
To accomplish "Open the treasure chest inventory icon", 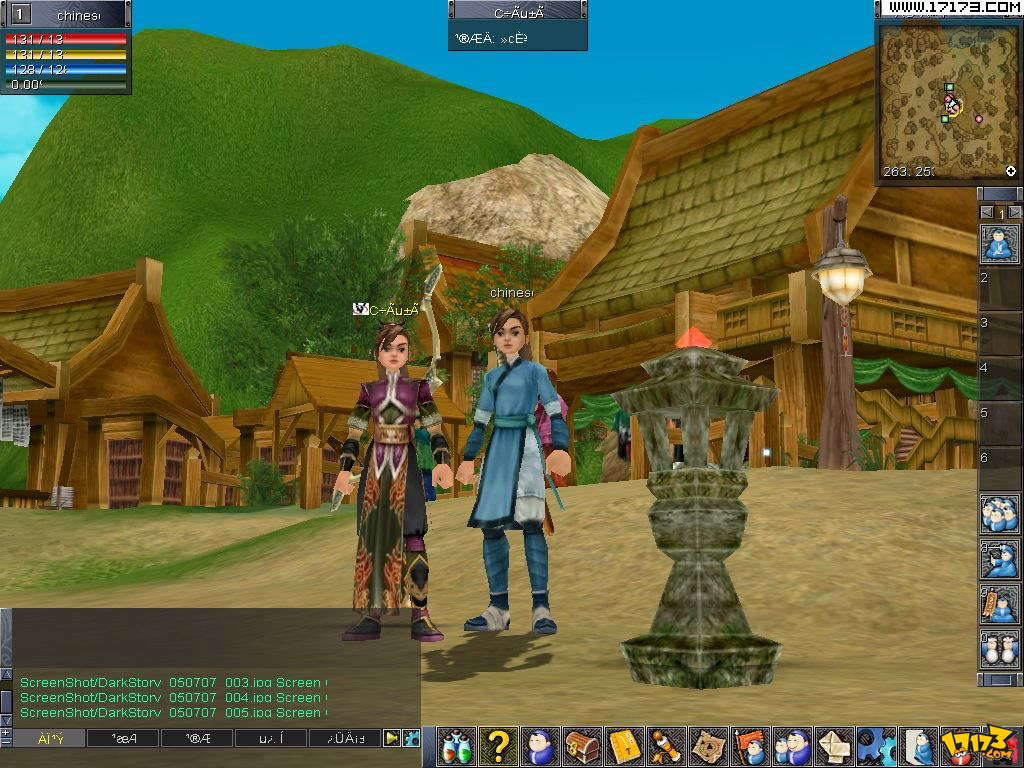I will point(582,746).
